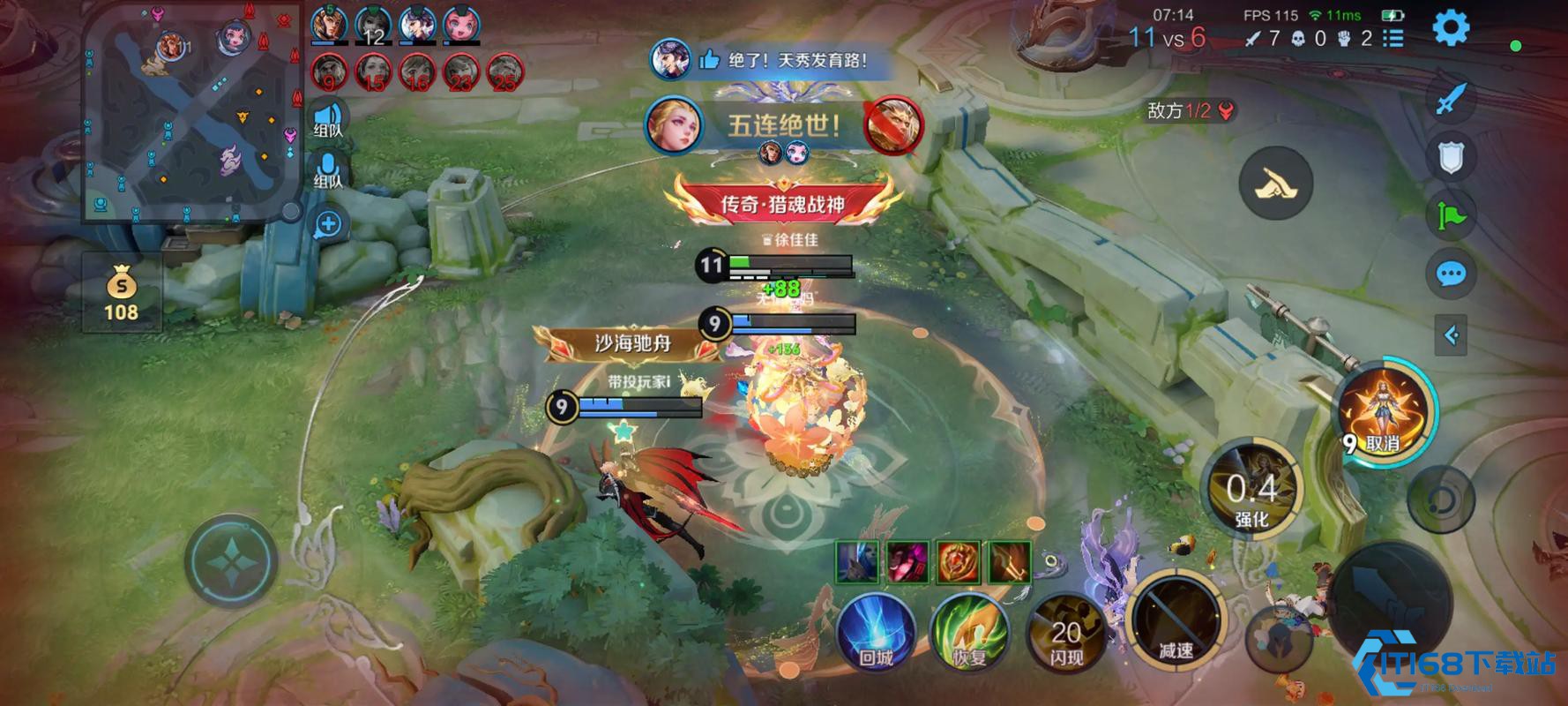Open the quick chat bubble
Image resolution: width=1568 pixels, height=706 pixels.
1451,274
